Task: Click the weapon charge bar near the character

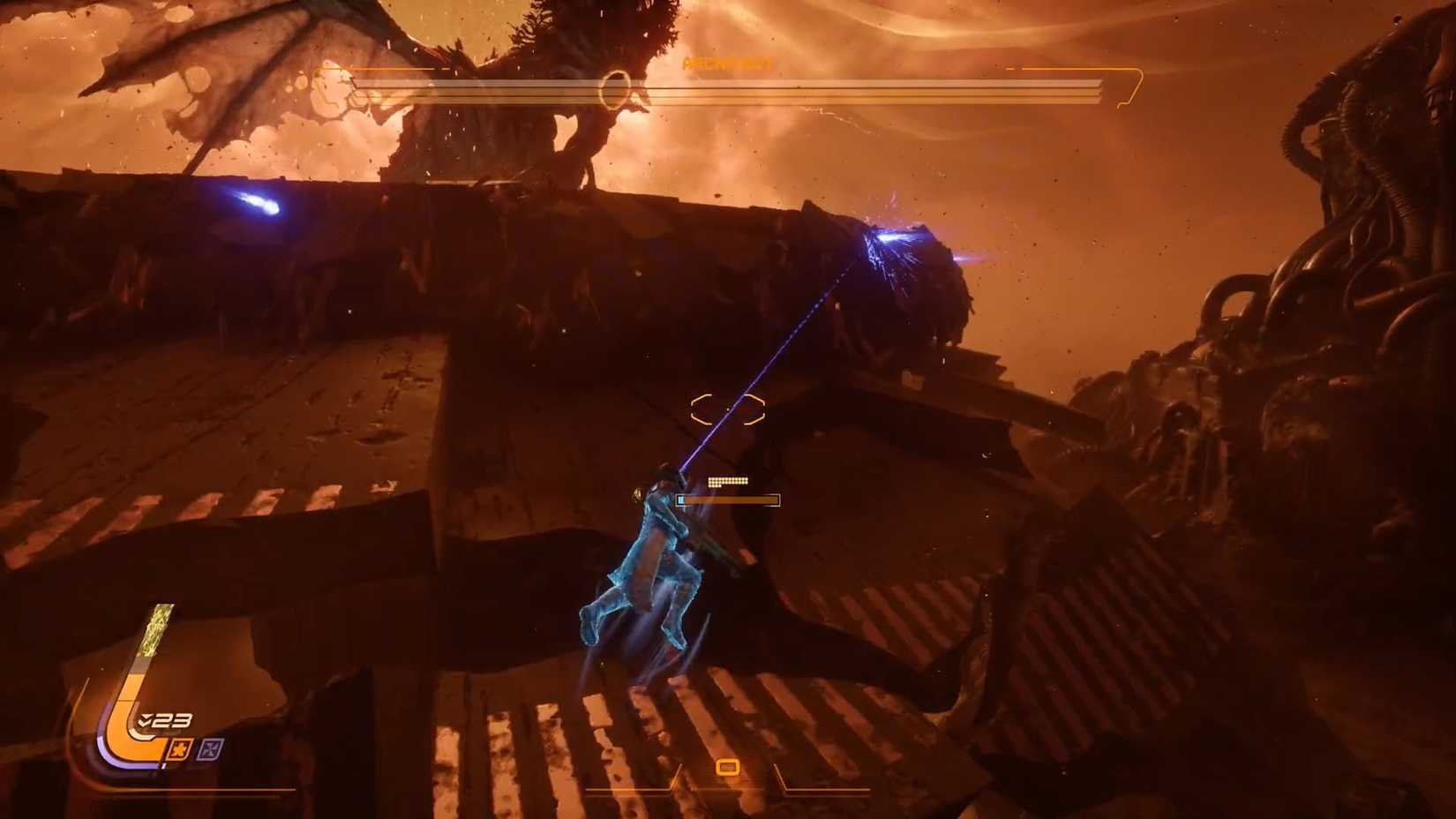Action: pos(728,500)
